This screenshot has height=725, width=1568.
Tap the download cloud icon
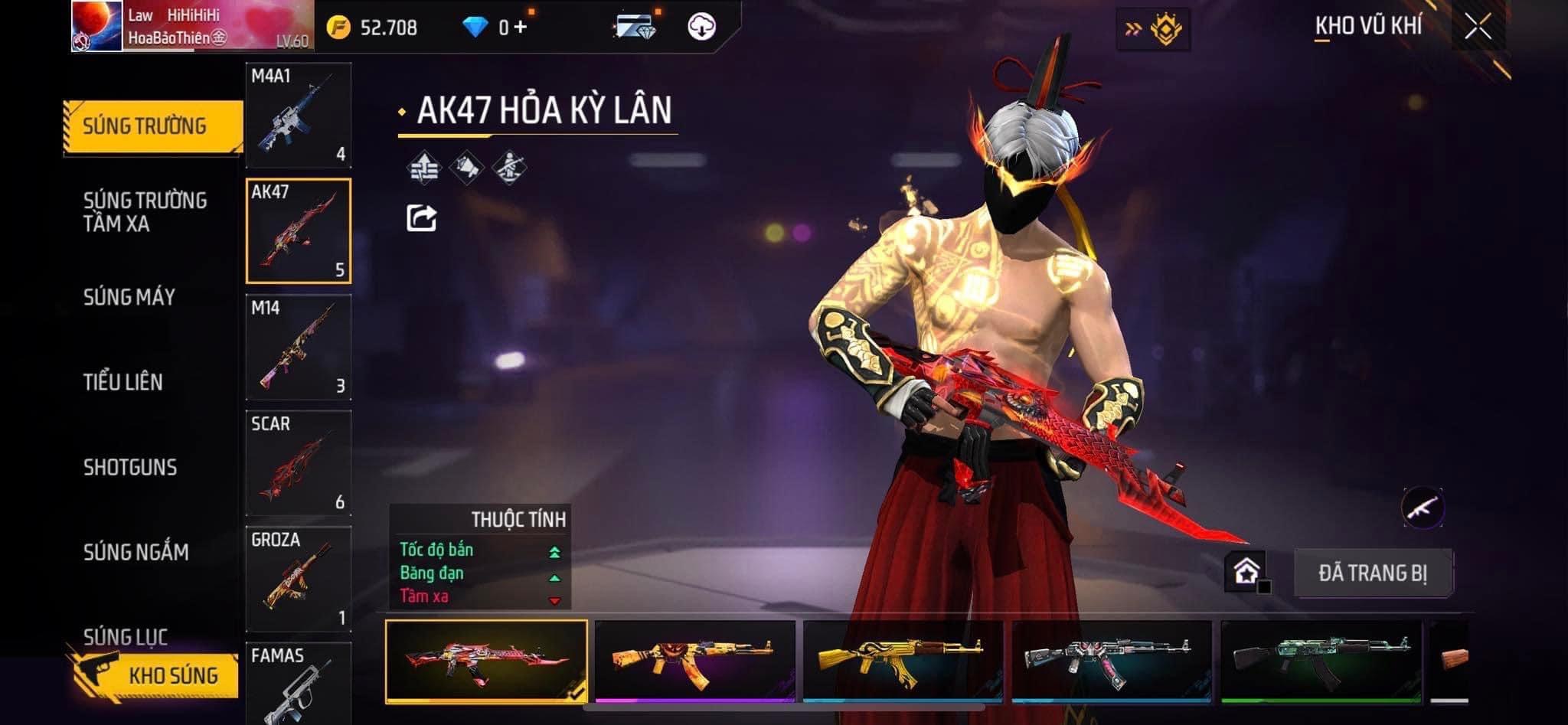[x=701, y=28]
